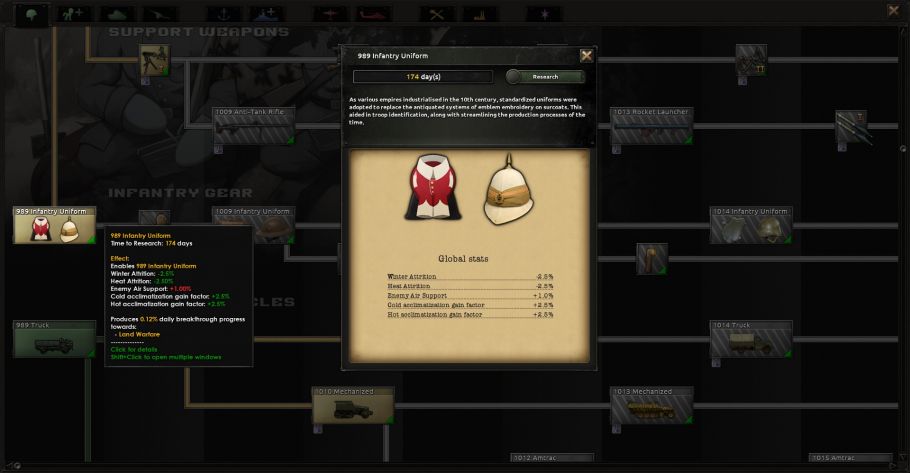Open the tank research tab
This screenshot has width=910, height=473.
tap(115, 14)
